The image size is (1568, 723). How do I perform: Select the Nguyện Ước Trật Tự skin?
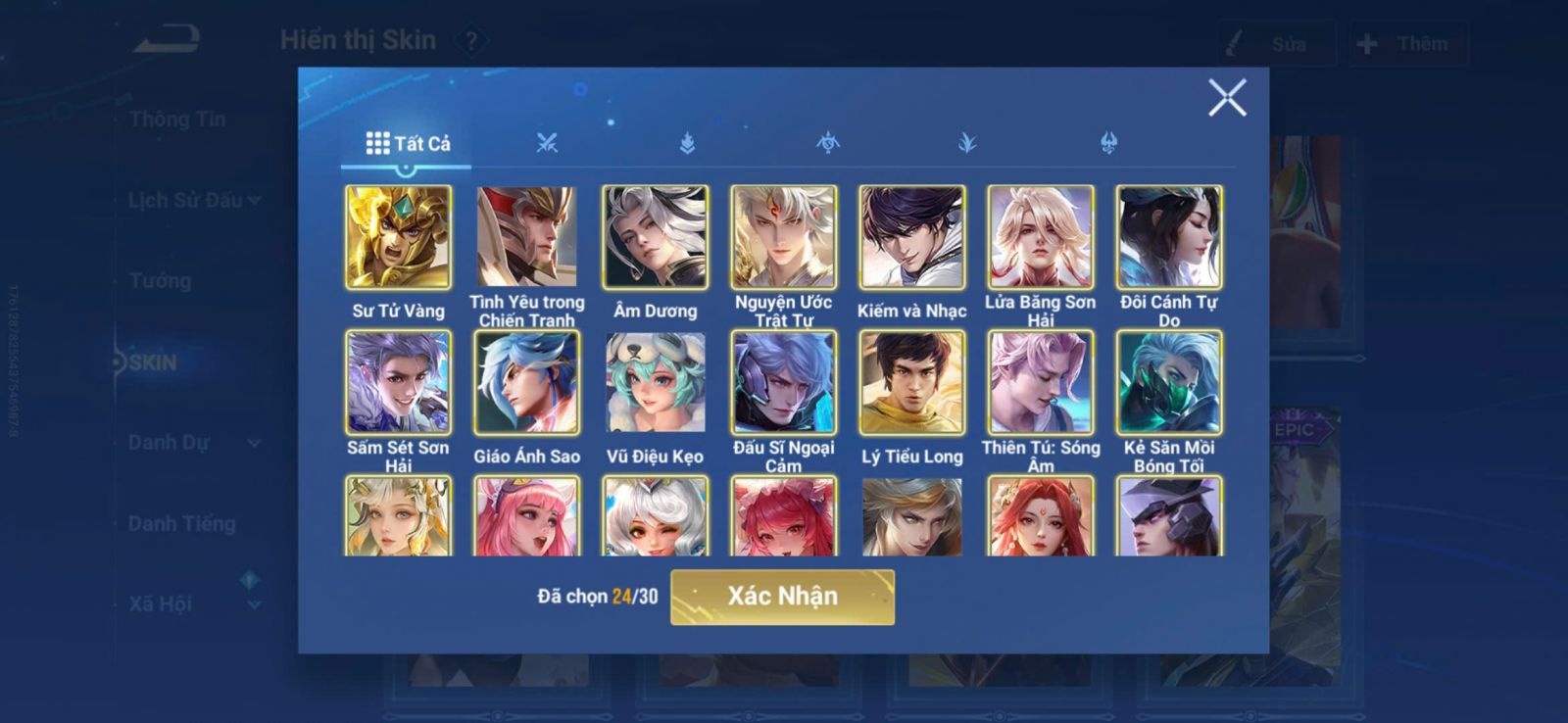coord(783,237)
